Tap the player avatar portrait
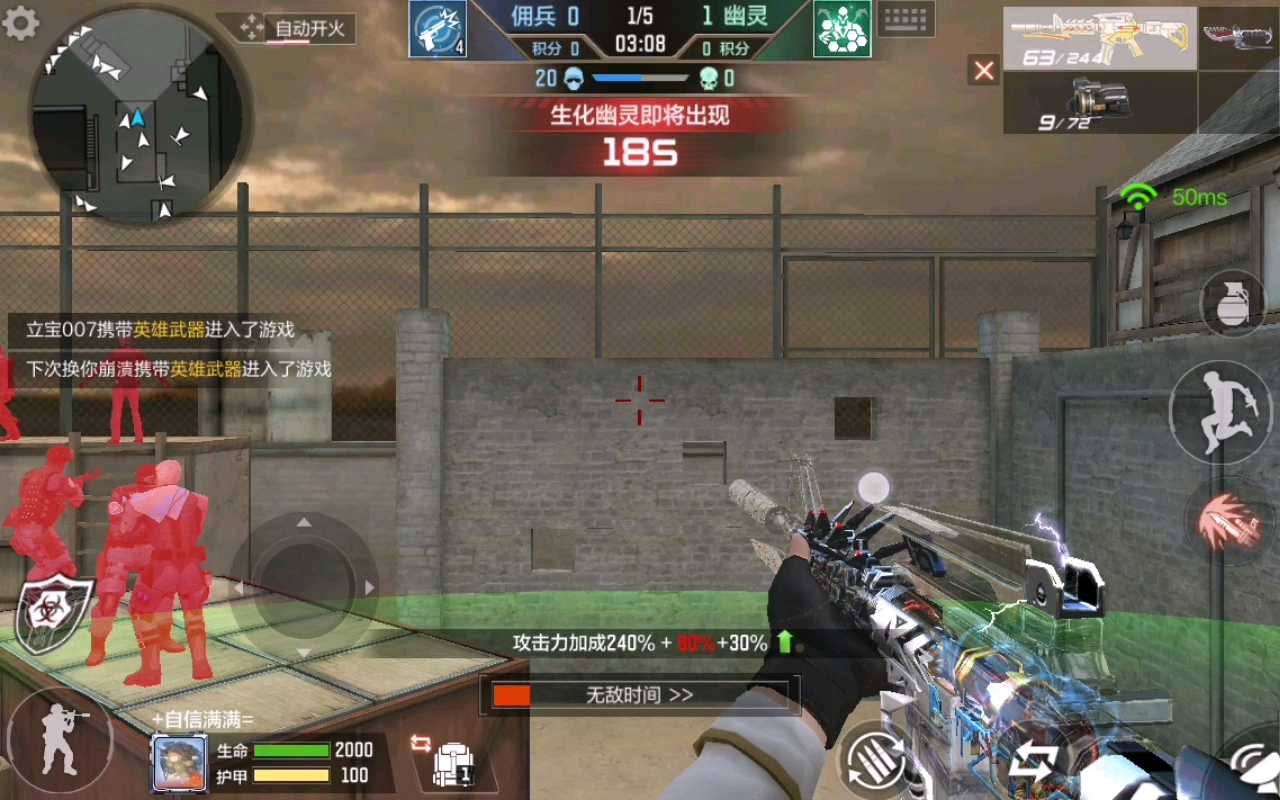Image resolution: width=1280 pixels, height=800 pixels. pyautogui.click(x=180, y=763)
